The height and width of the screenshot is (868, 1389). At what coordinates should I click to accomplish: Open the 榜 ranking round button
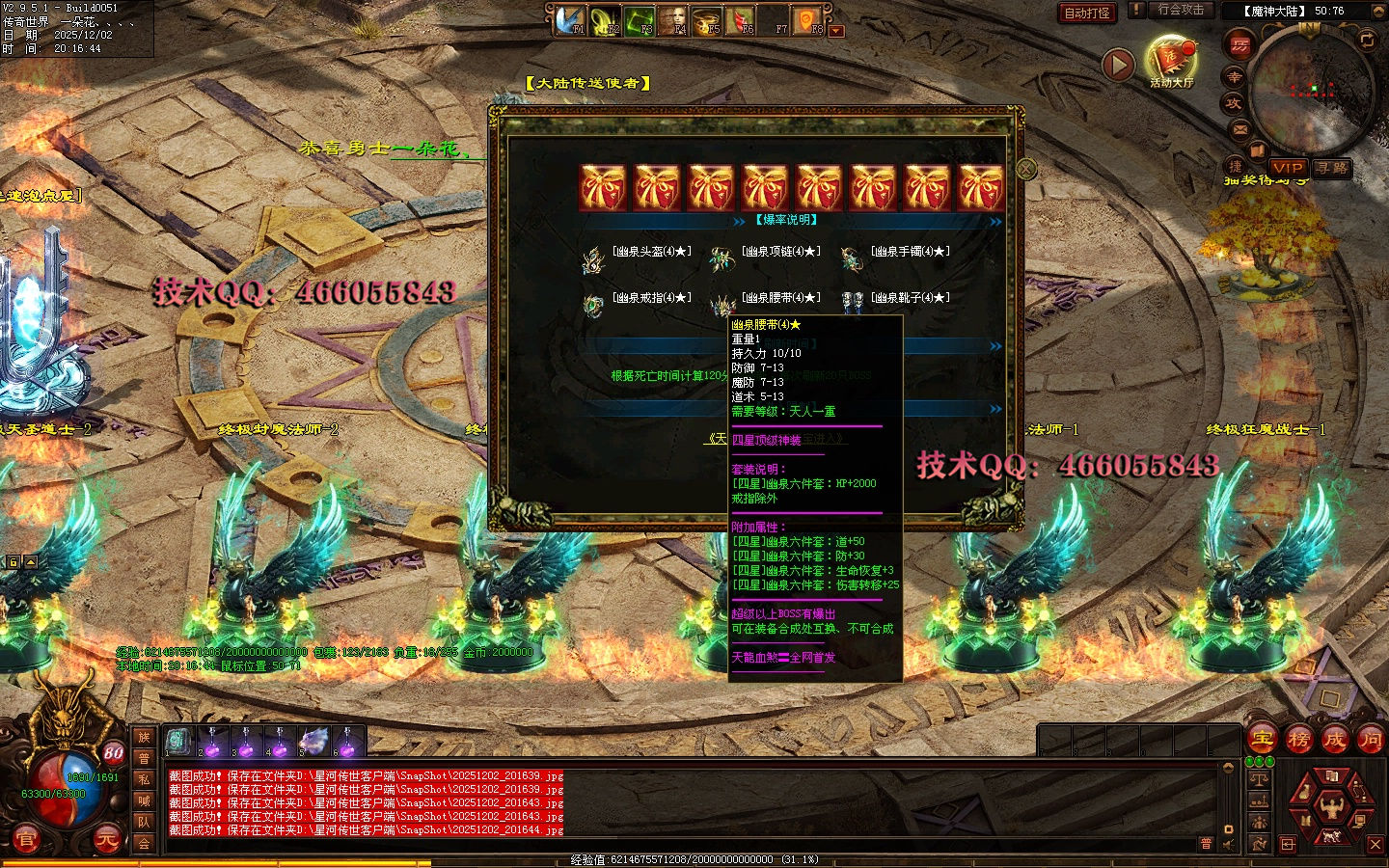(1298, 740)
